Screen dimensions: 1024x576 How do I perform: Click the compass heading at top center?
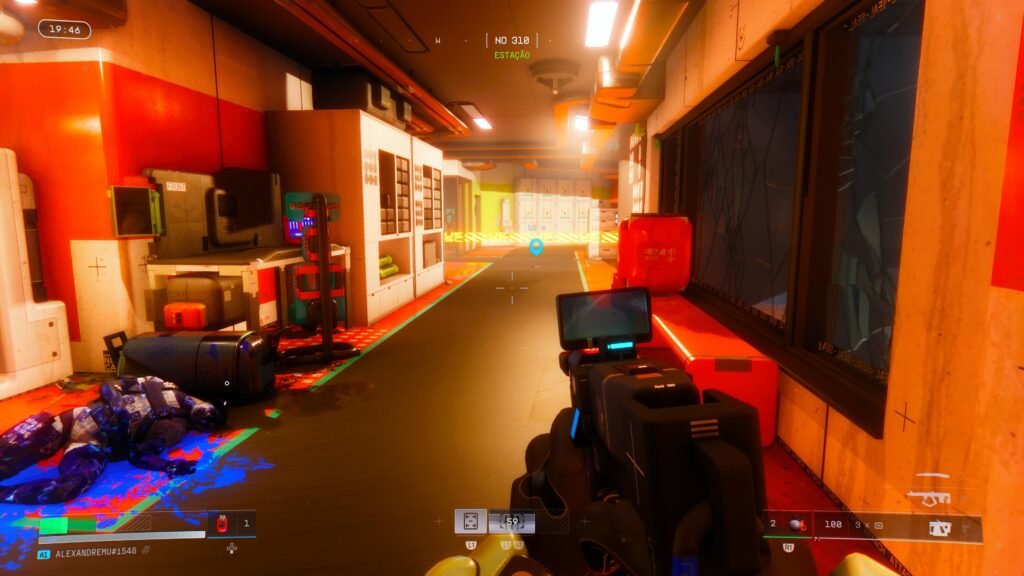512,41
